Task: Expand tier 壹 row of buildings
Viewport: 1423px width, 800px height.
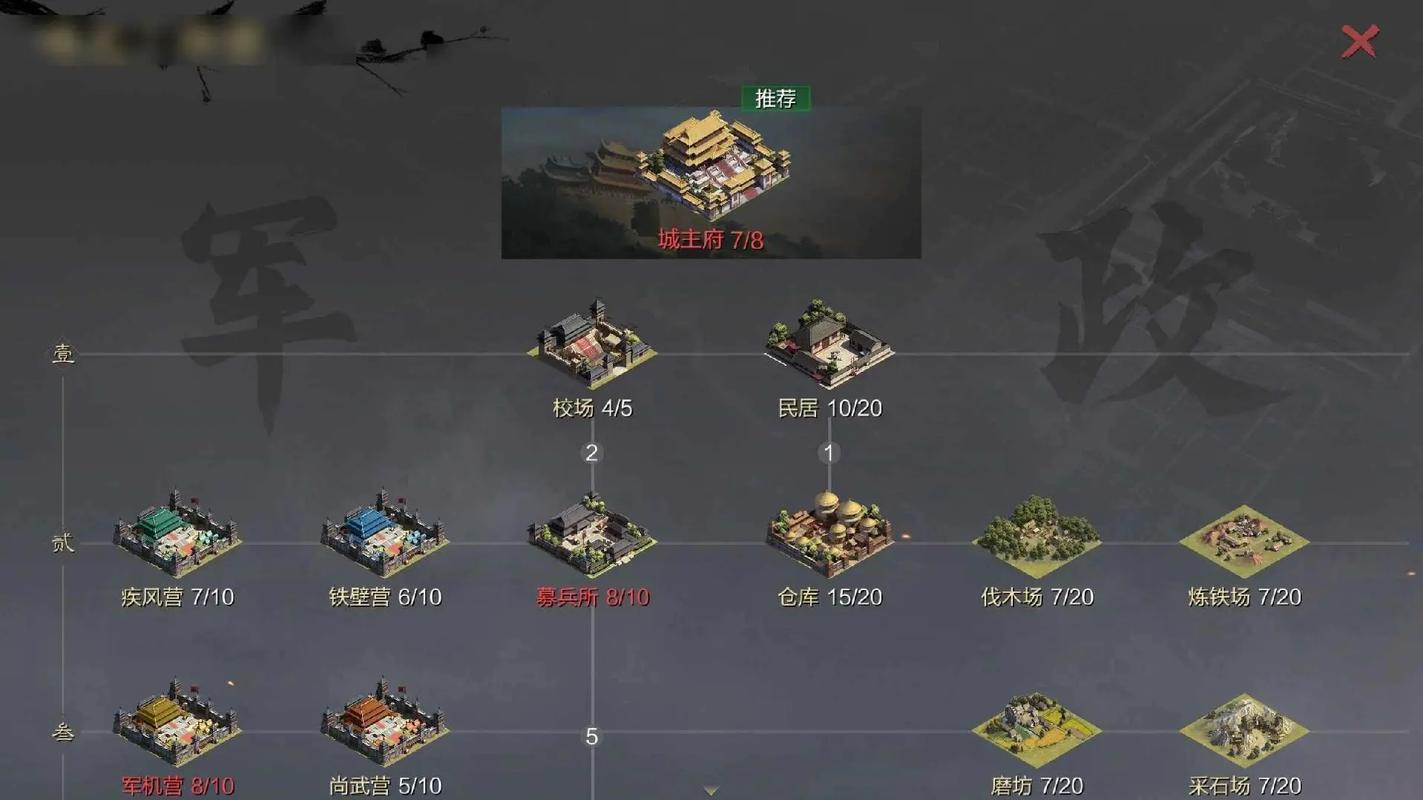Action: click(63, 352)
